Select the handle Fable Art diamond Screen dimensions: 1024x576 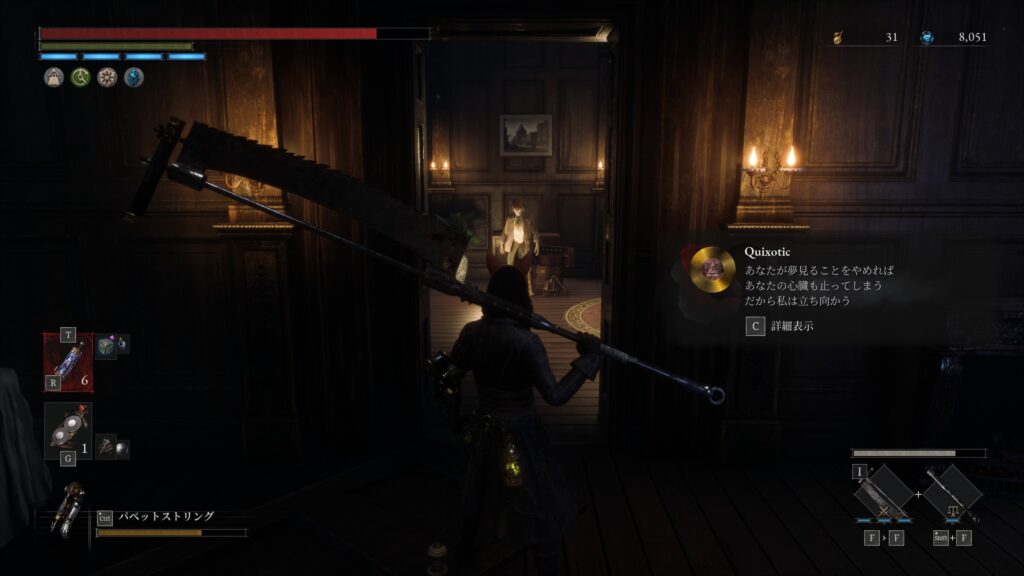(952, 493)
